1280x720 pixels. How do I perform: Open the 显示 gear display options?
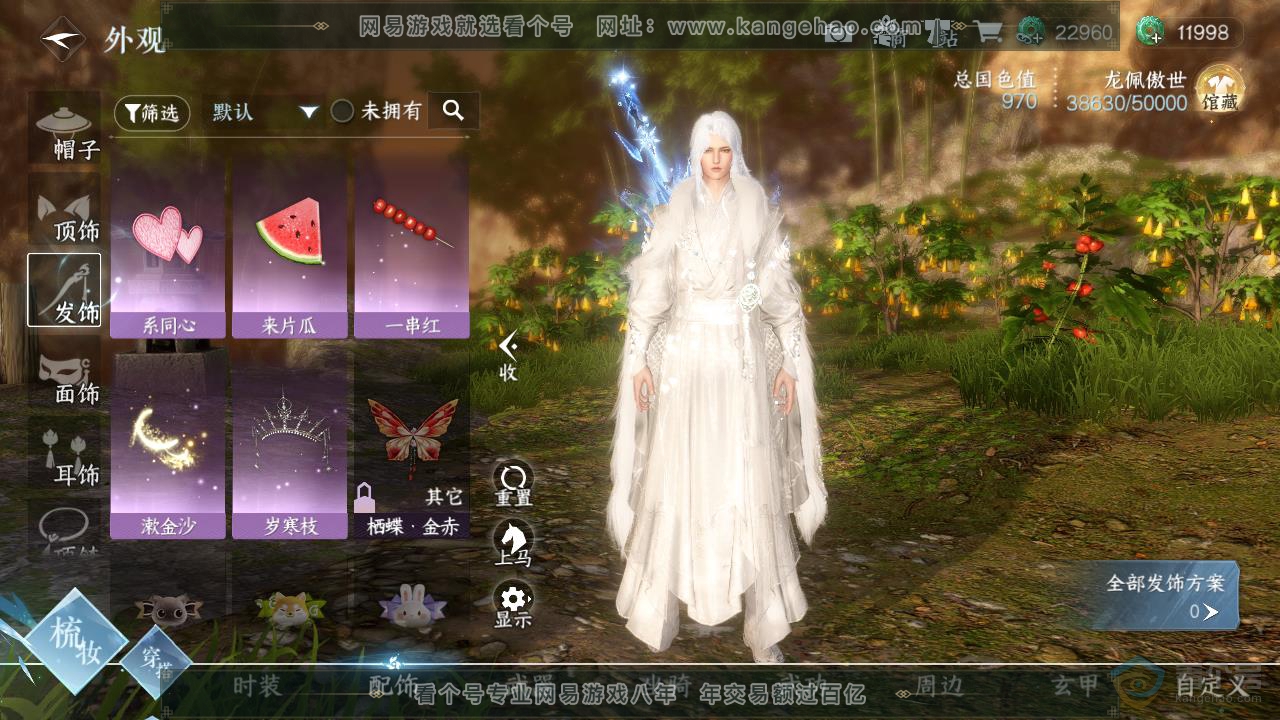pyautogui.click(x=513, y=605)
